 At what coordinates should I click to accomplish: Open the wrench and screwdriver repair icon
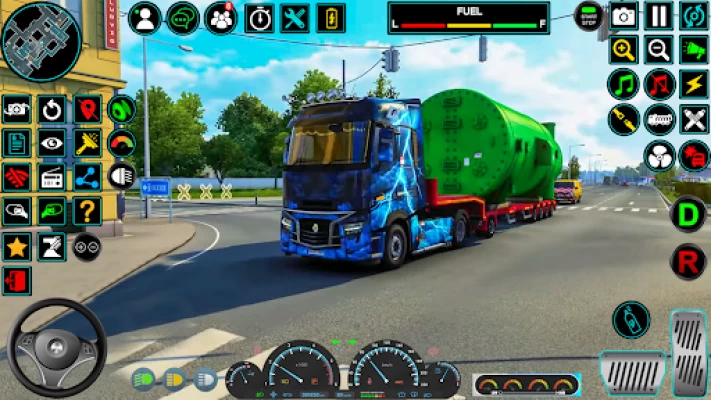(294, 17)
